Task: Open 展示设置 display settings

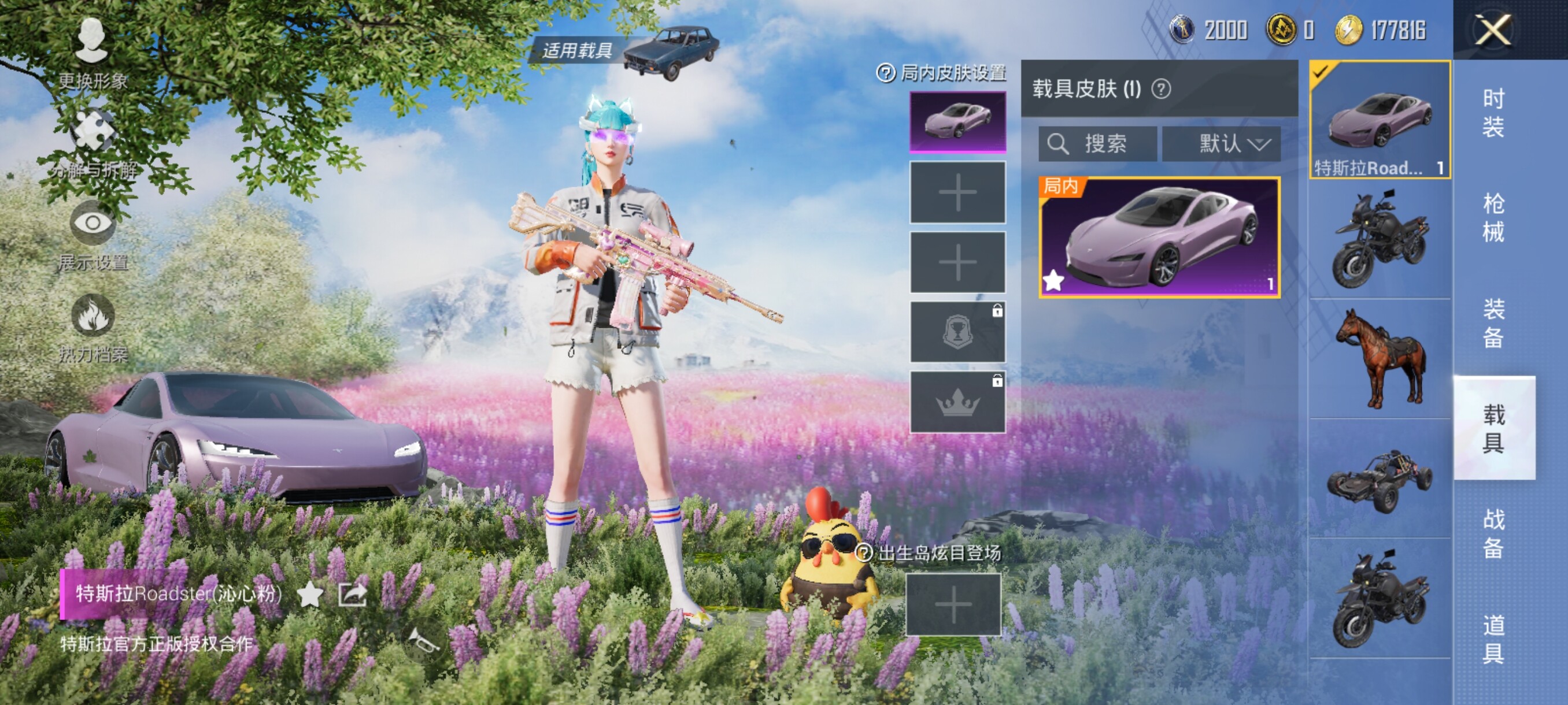Action: tap(93, 235)
